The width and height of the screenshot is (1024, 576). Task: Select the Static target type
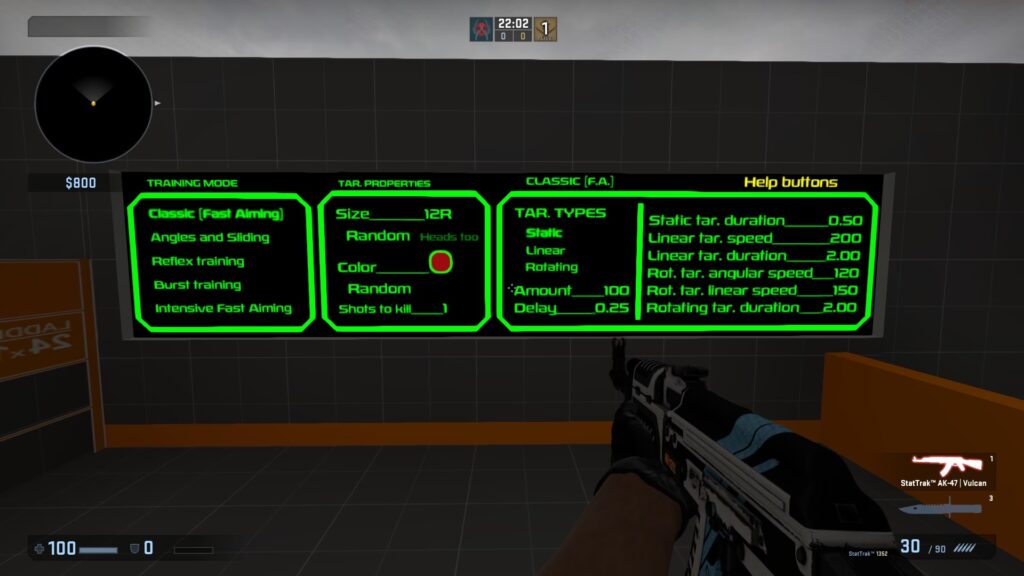(544, 233)
